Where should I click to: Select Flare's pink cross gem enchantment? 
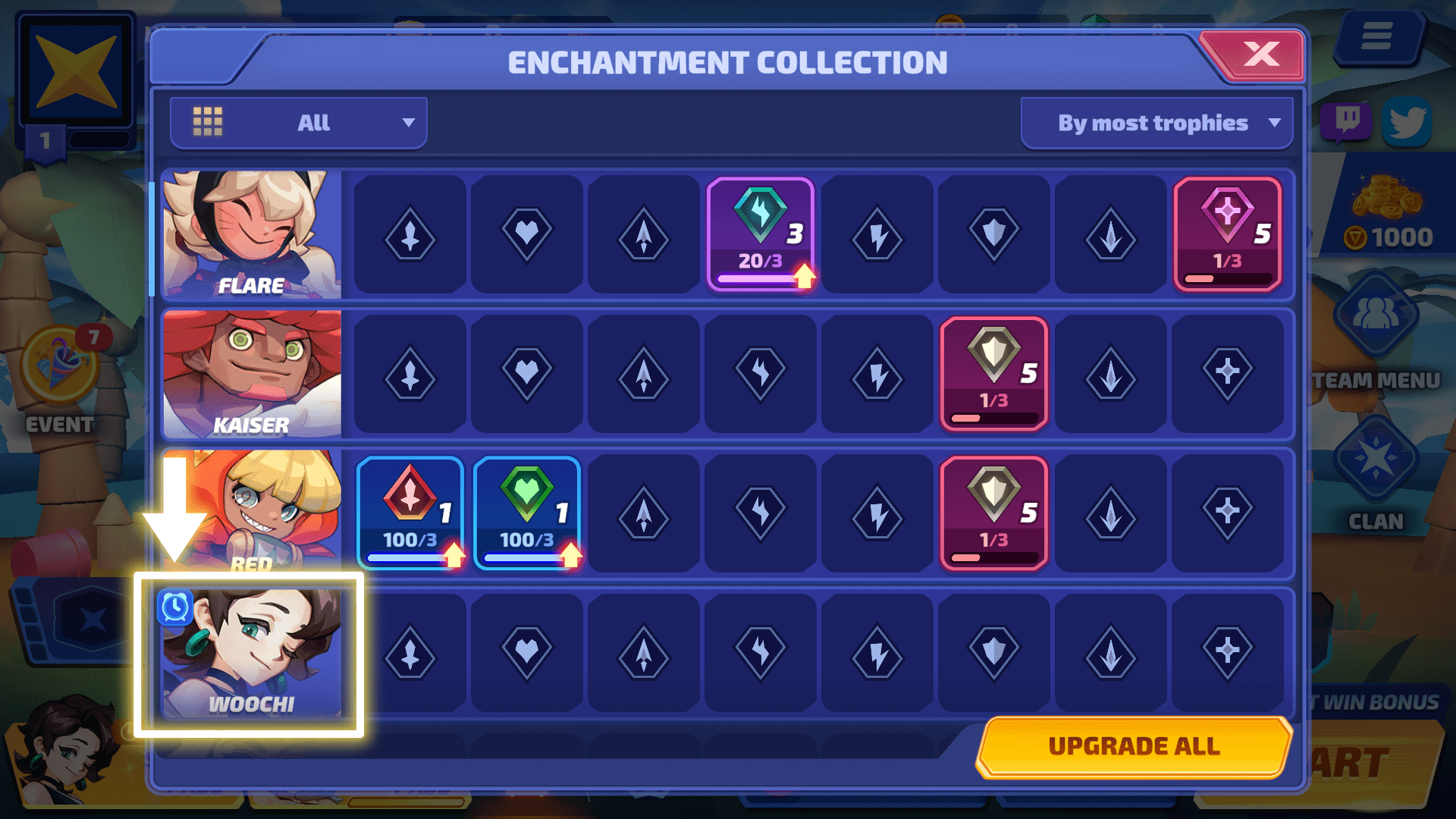click(1227, 234)
